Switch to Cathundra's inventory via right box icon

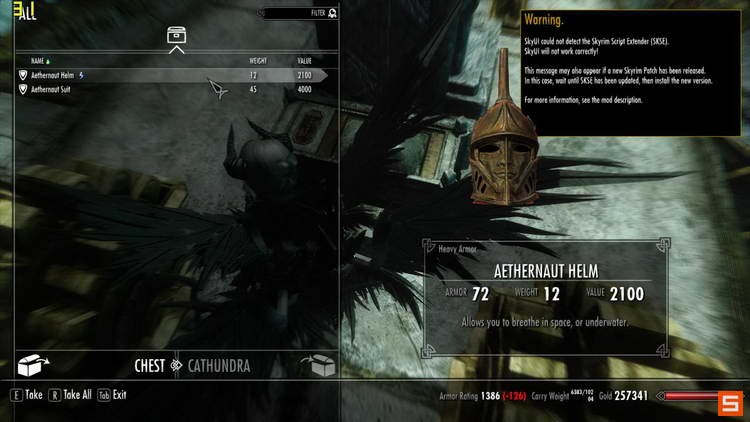[320, 365]
